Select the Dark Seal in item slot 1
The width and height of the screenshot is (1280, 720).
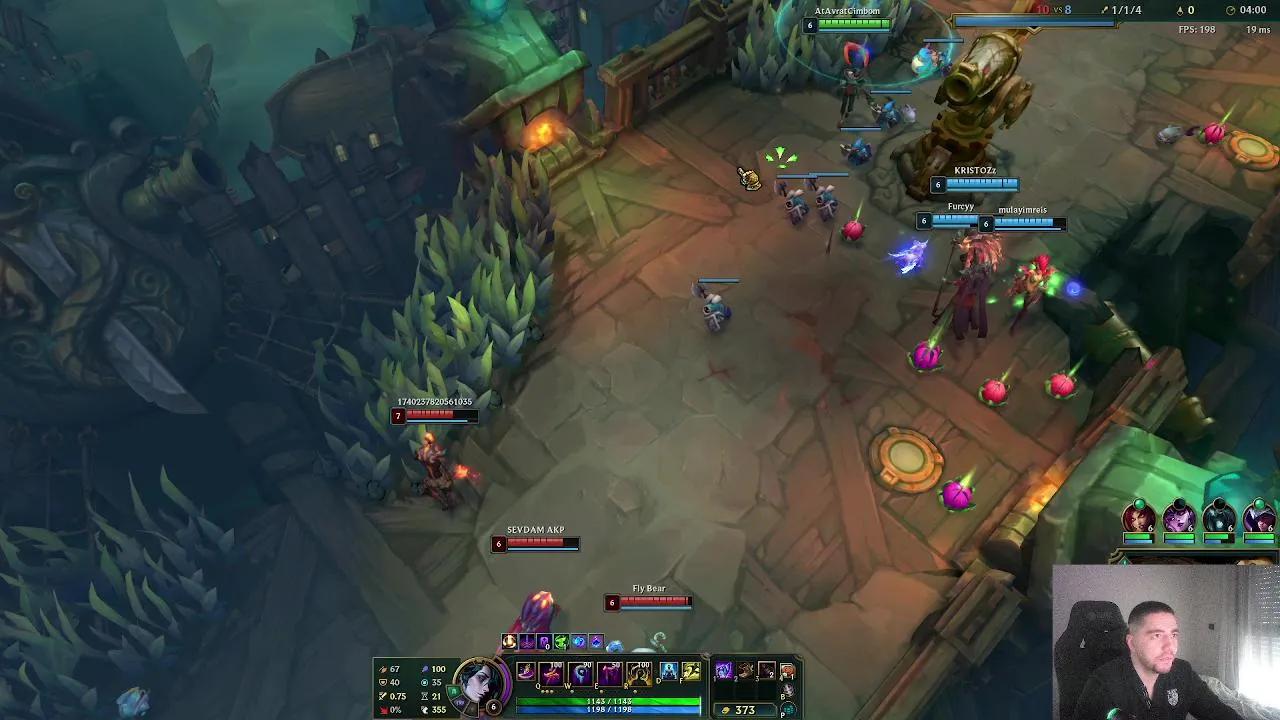(722, 671)
